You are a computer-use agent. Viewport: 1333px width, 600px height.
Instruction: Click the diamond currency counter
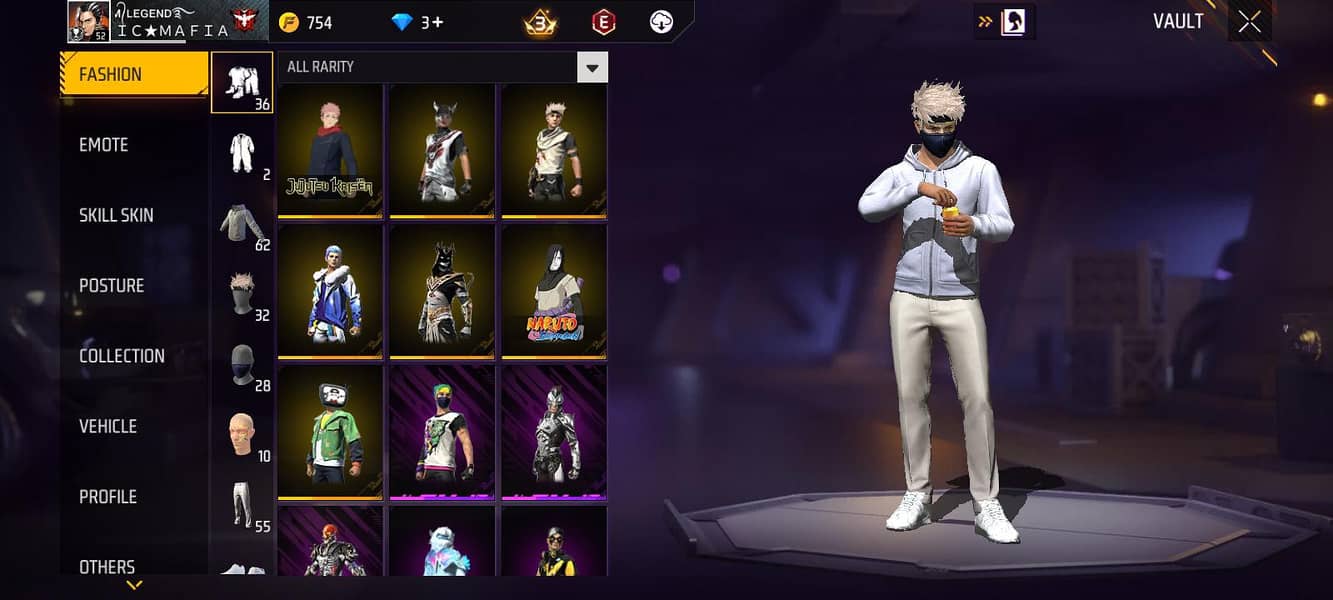[418, 22]
